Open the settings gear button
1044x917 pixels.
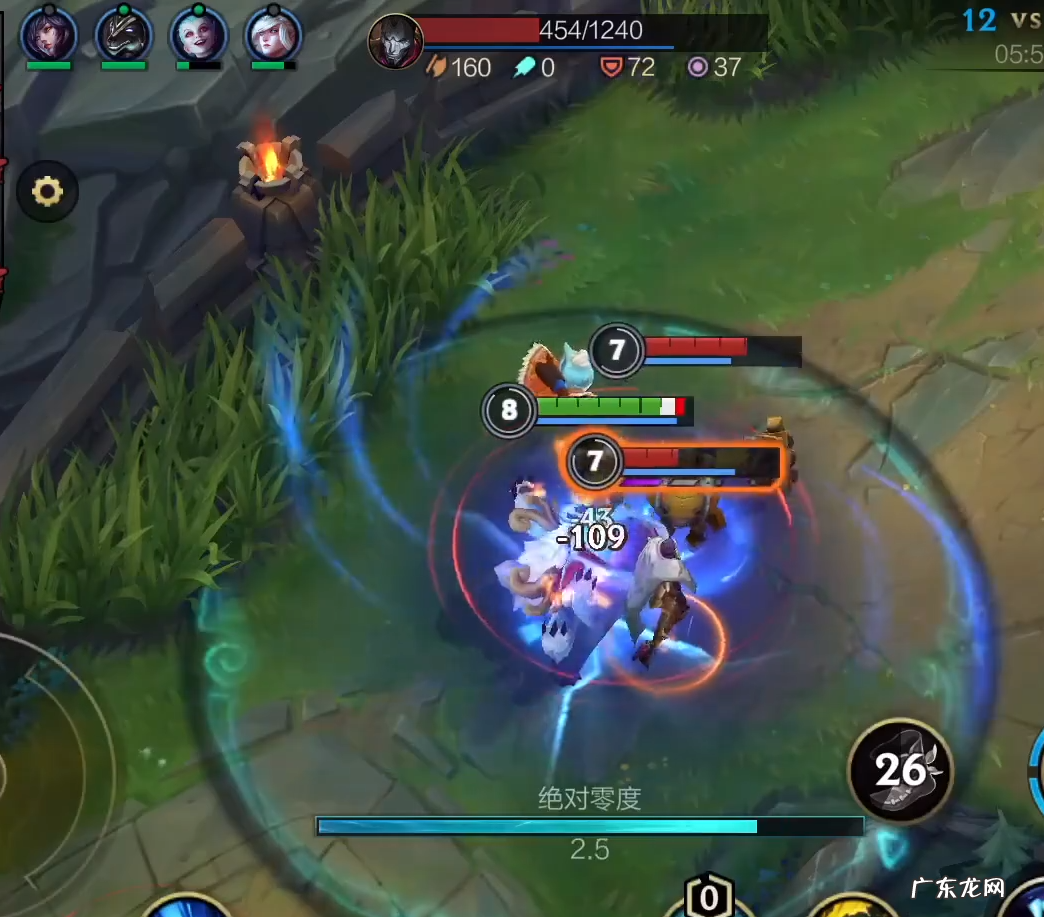[x=47, y=191]
